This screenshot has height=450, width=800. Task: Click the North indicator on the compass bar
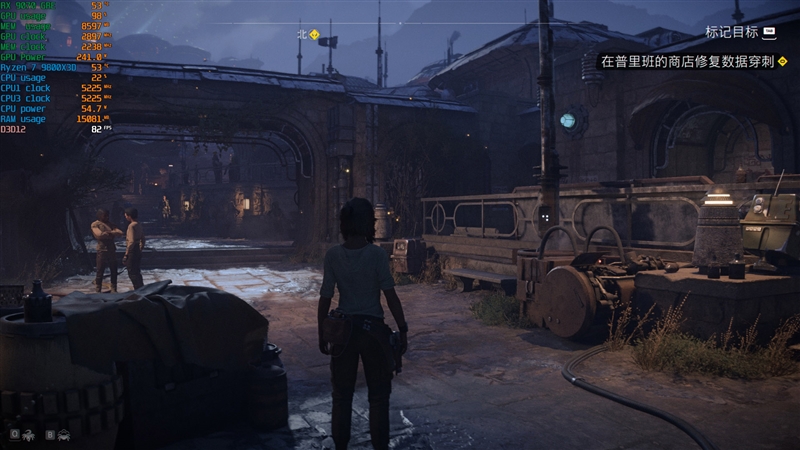click(301, 34)
